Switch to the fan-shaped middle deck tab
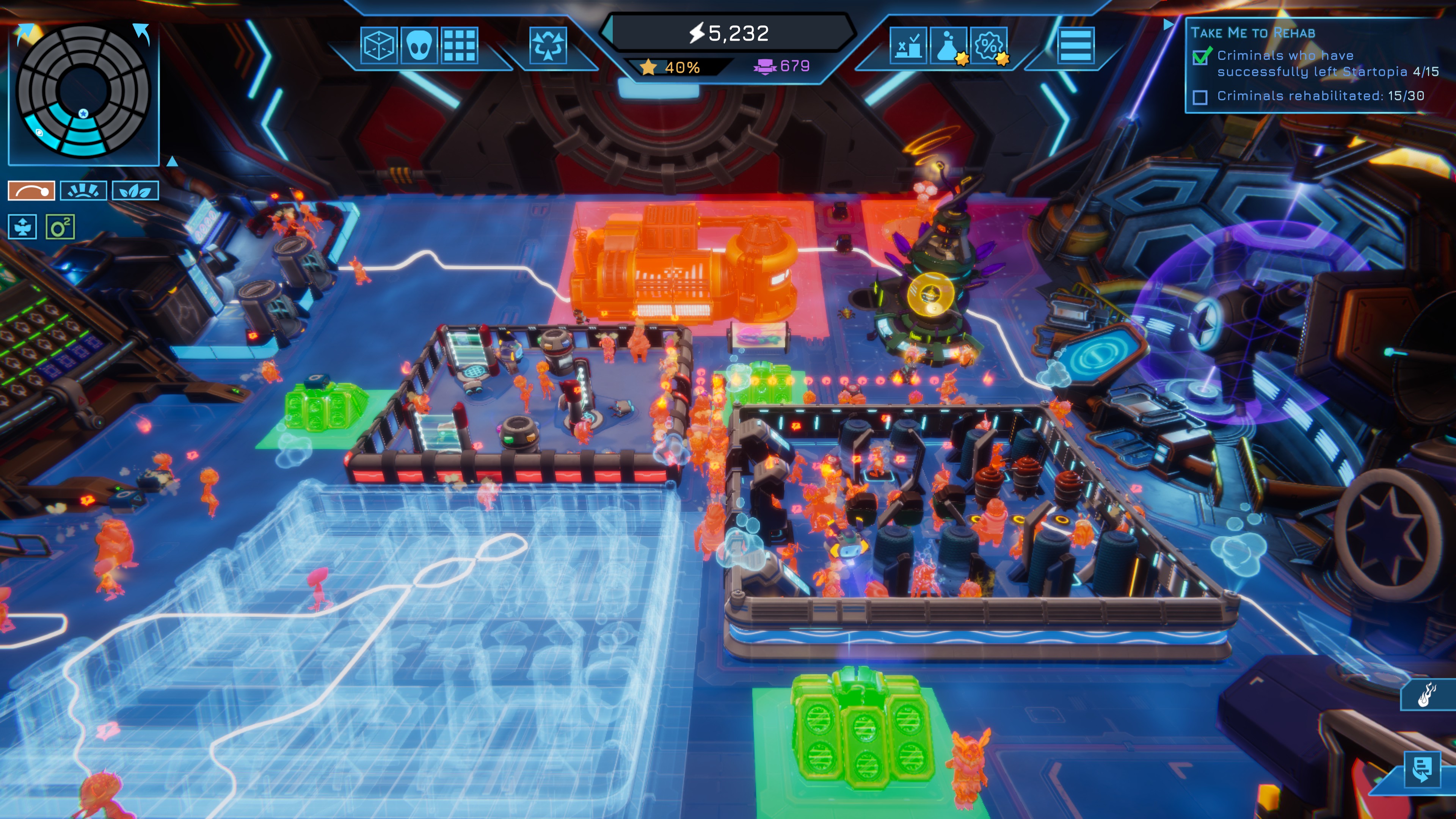1456x819 pixels. point(83,191)
